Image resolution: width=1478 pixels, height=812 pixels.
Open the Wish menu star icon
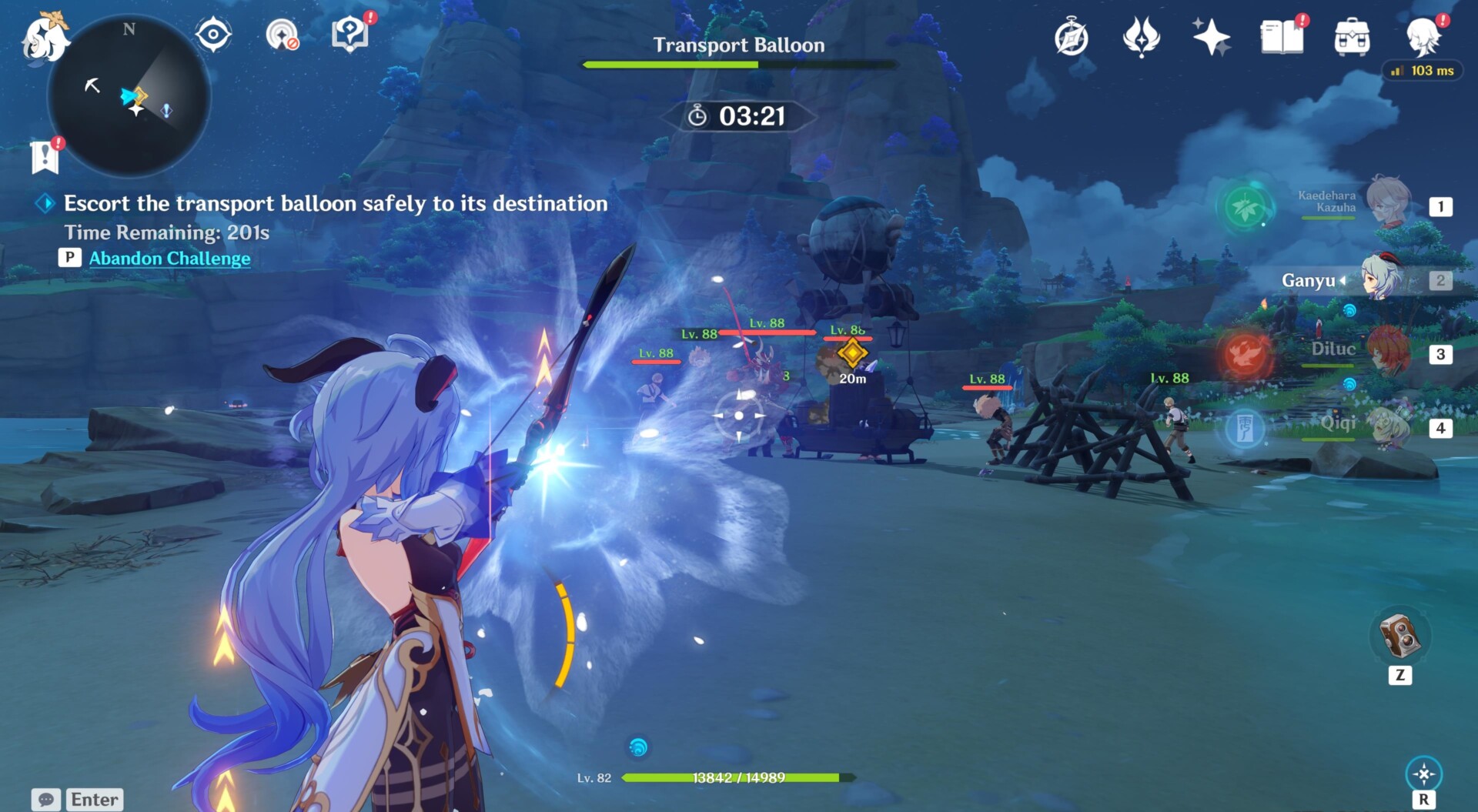(x=1211, y=35)
